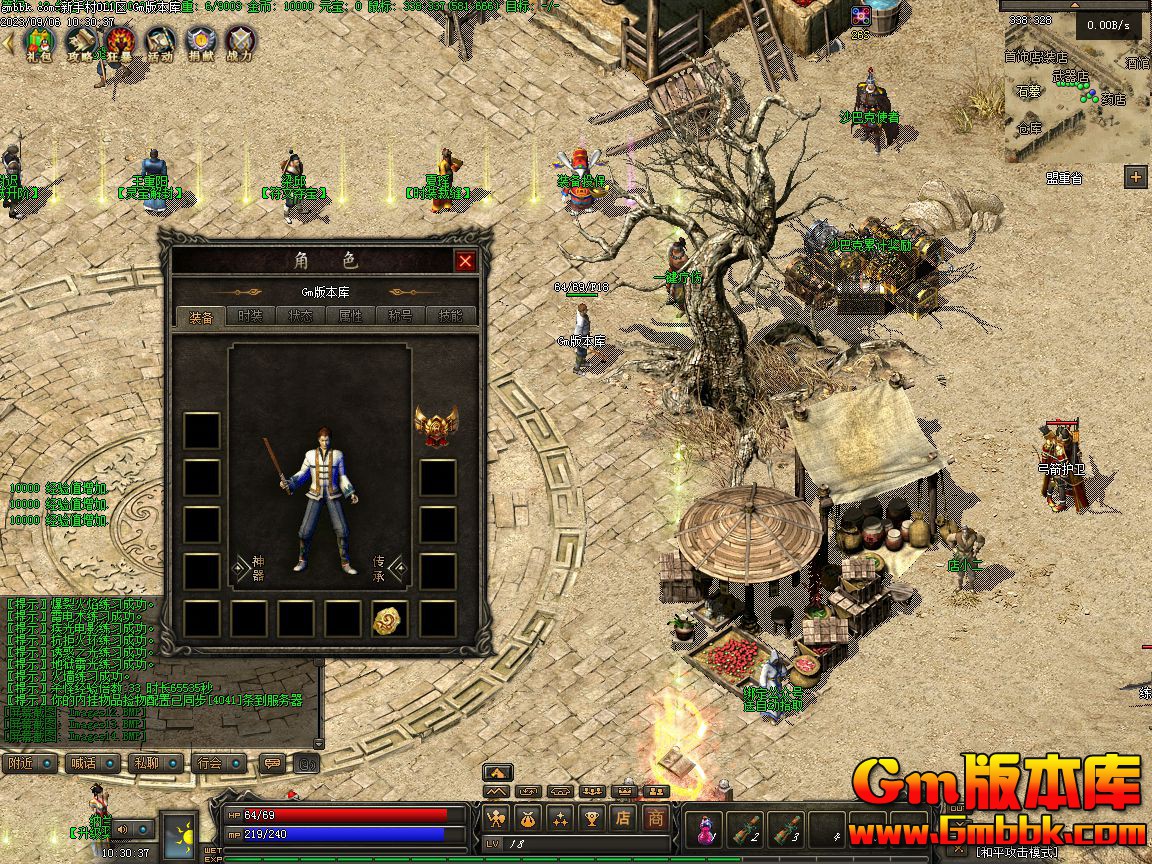
Task: Click the minimap plus button
Action: (x=1135, y=178)
